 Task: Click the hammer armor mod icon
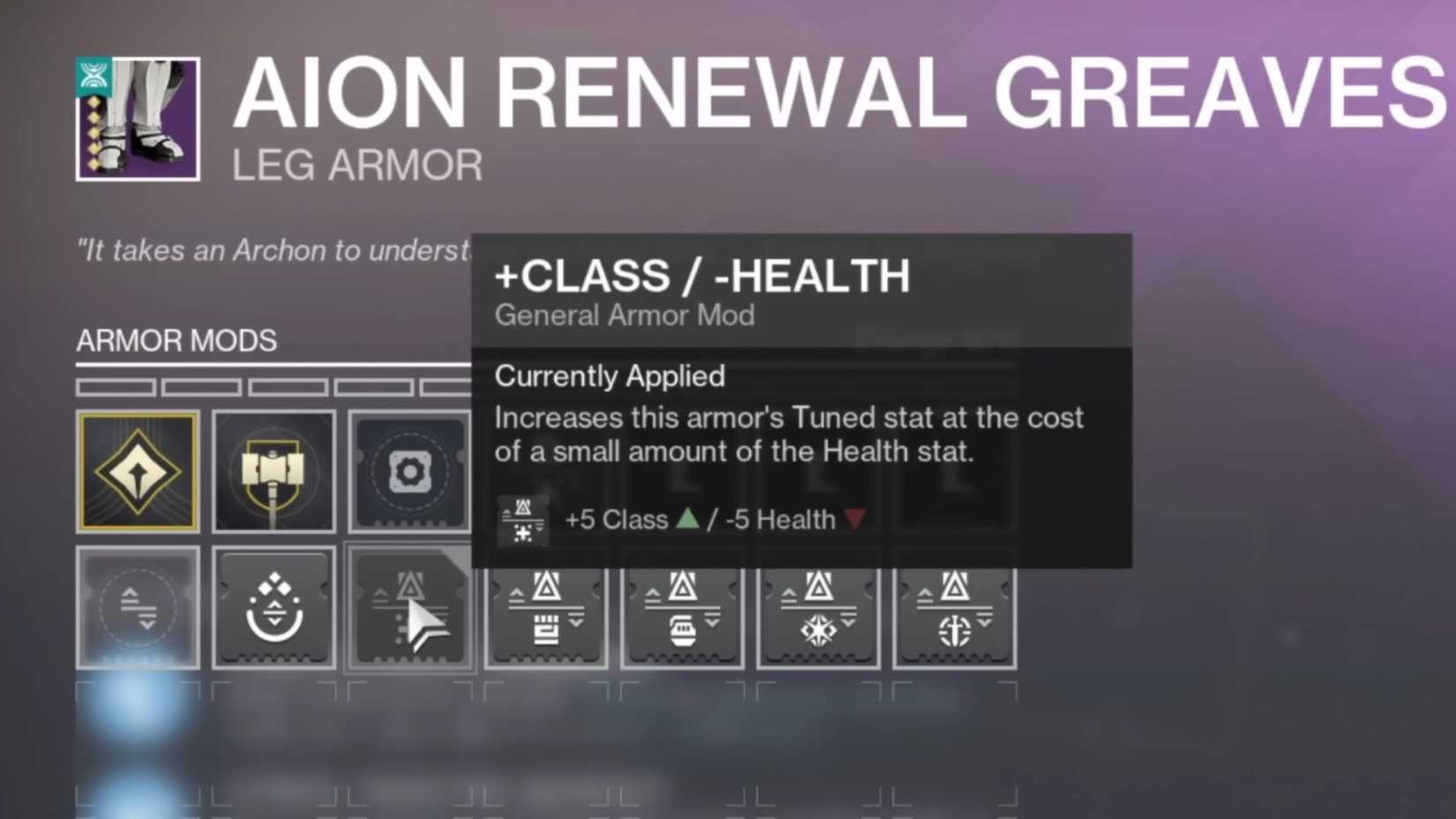pyautogui.click(x=274, y=470)
